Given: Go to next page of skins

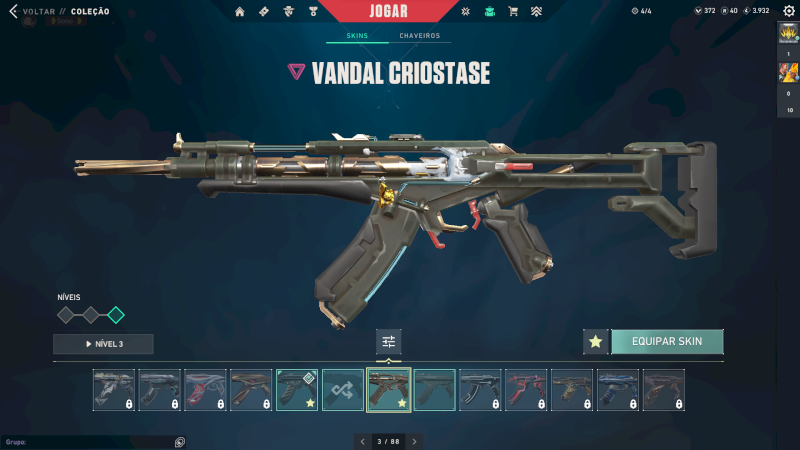Looking at the screenshot, I should 414,441.
